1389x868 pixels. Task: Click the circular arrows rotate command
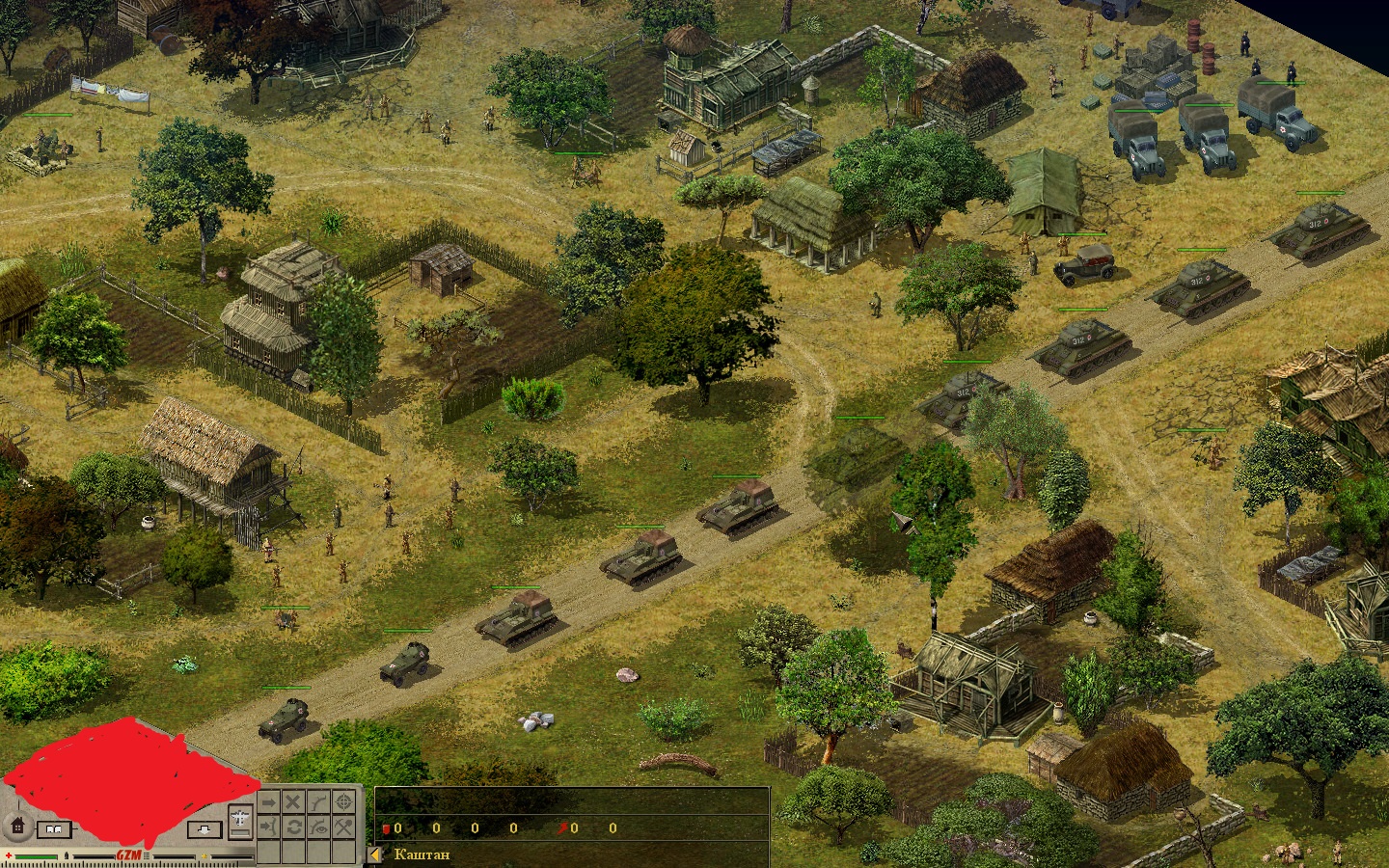click(x=293, y=827)
